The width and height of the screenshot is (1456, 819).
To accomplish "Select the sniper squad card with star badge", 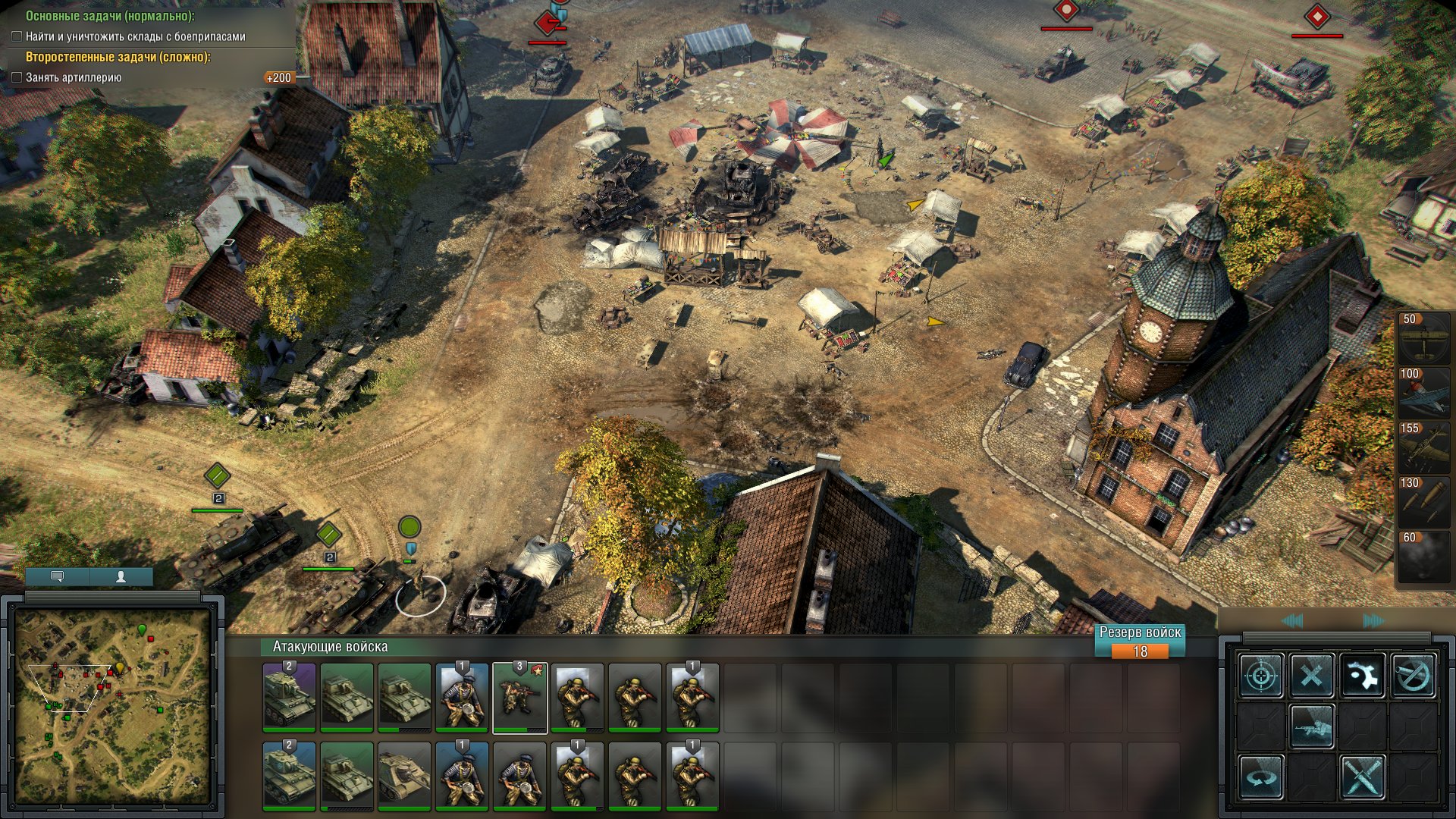I will pyautogui.click(x=519, y=698).
